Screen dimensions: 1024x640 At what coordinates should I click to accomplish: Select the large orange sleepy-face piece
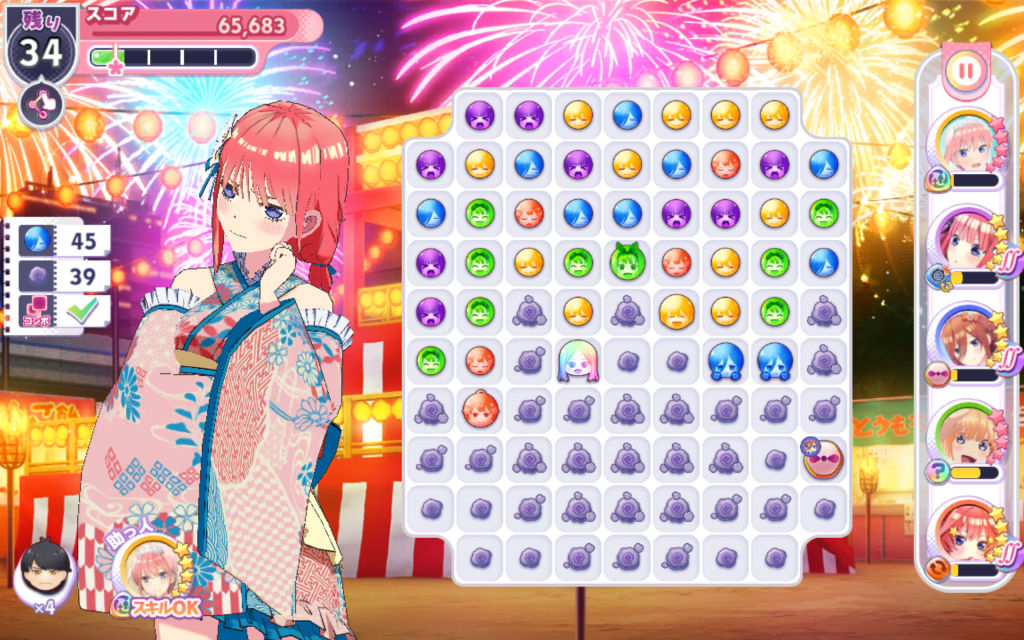click(x=677, y=312)
